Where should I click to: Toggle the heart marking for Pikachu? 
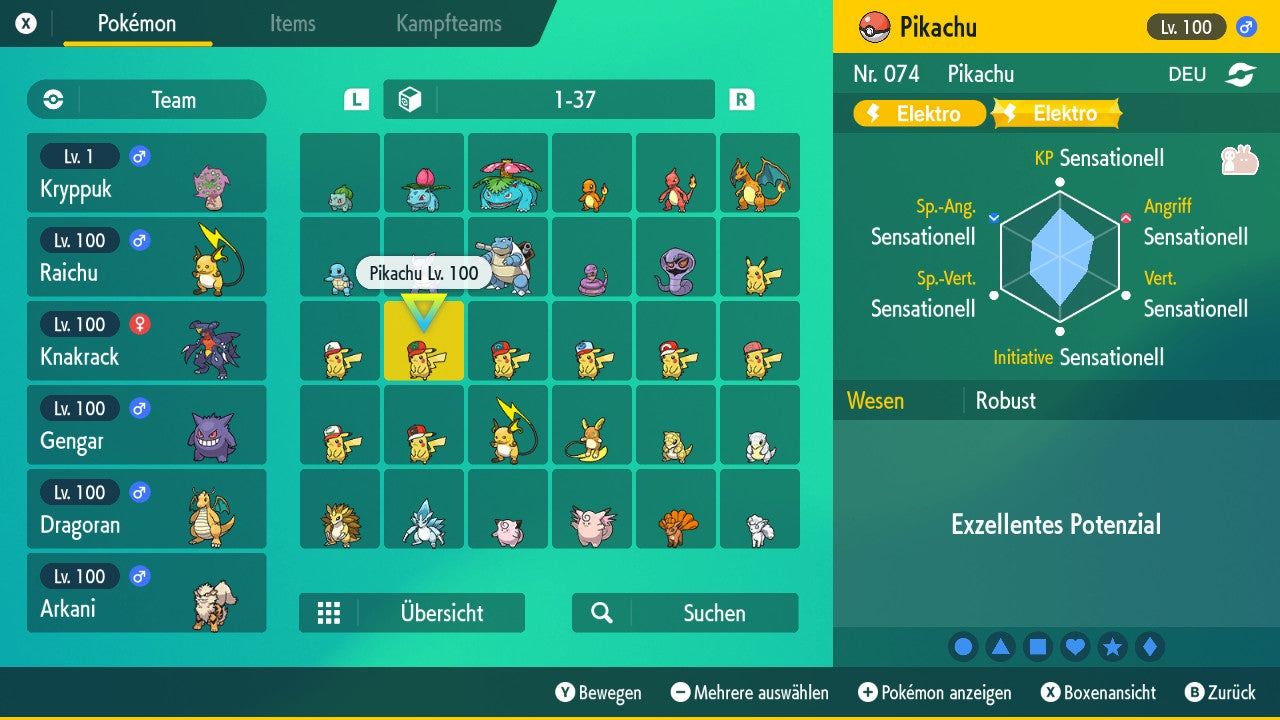[1075, 647]
